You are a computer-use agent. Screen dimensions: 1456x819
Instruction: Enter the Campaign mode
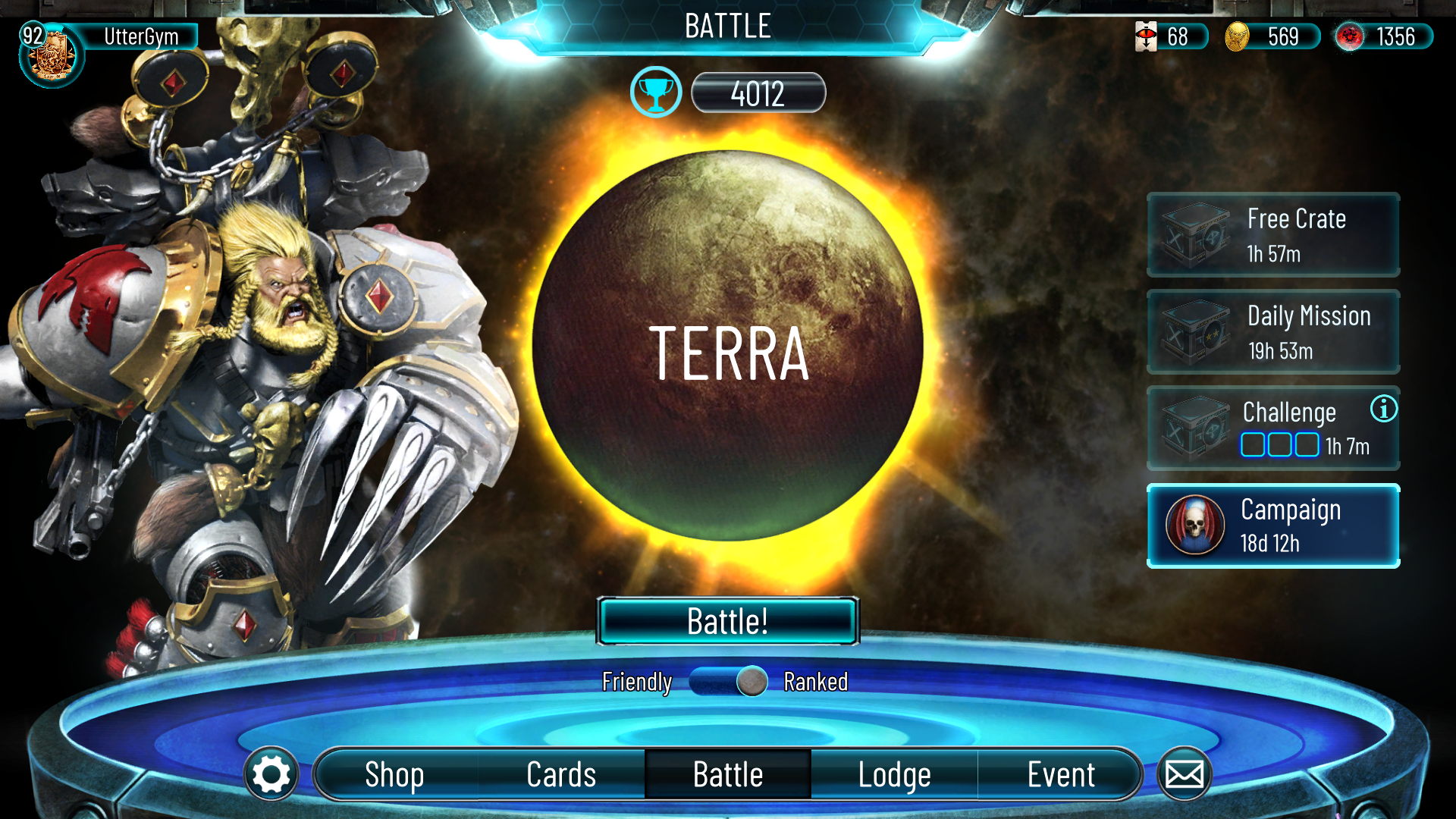point(1272,526)
